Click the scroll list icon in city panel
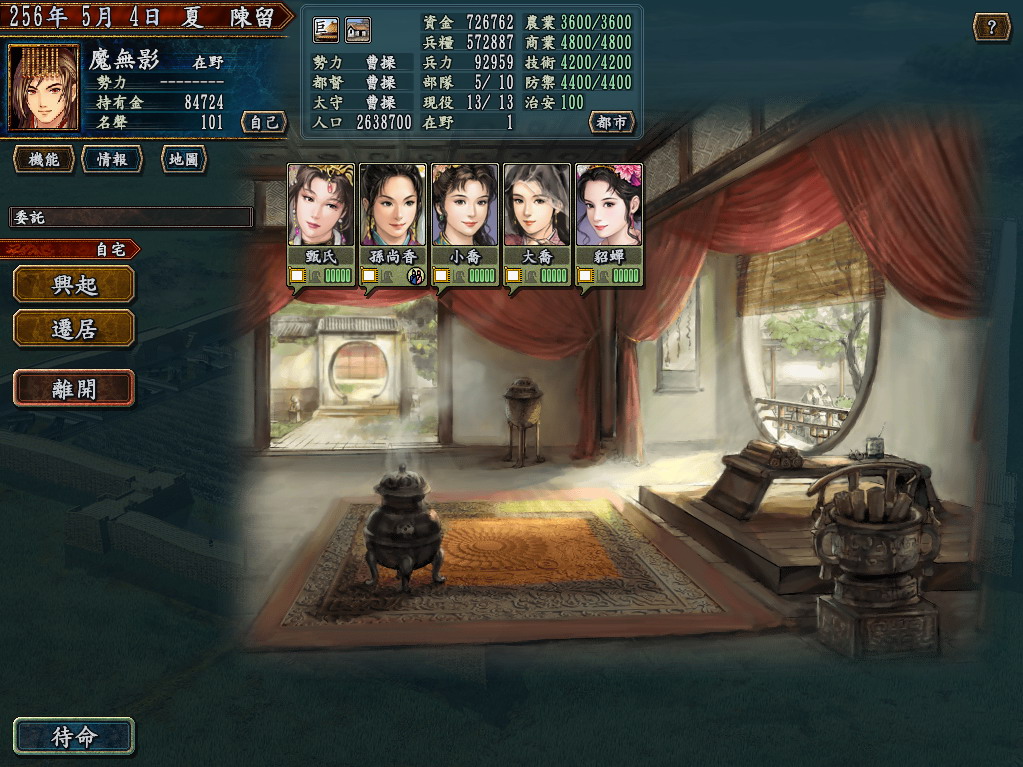Screen dimensions: 1023x767 (x=326, y=30)
